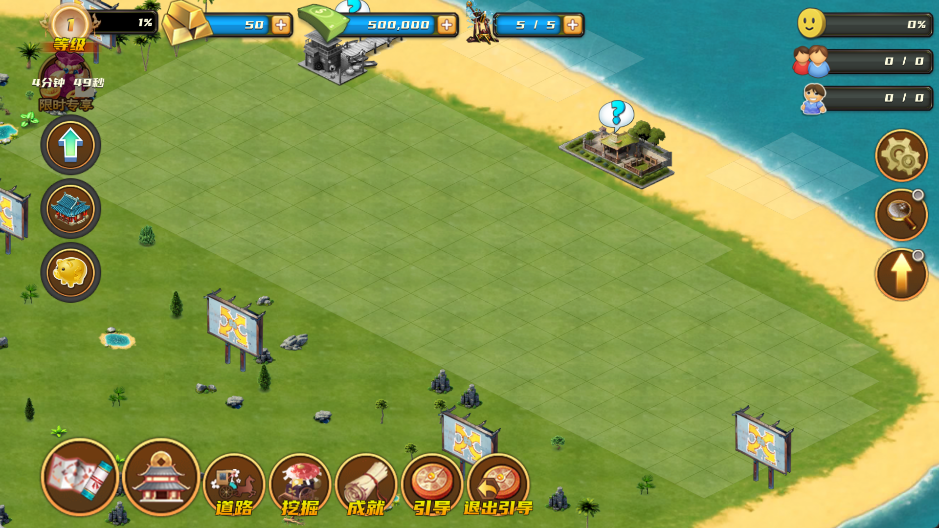Open the pagoda build menu button
Screen dimensions: 939x528
(161, 477)
